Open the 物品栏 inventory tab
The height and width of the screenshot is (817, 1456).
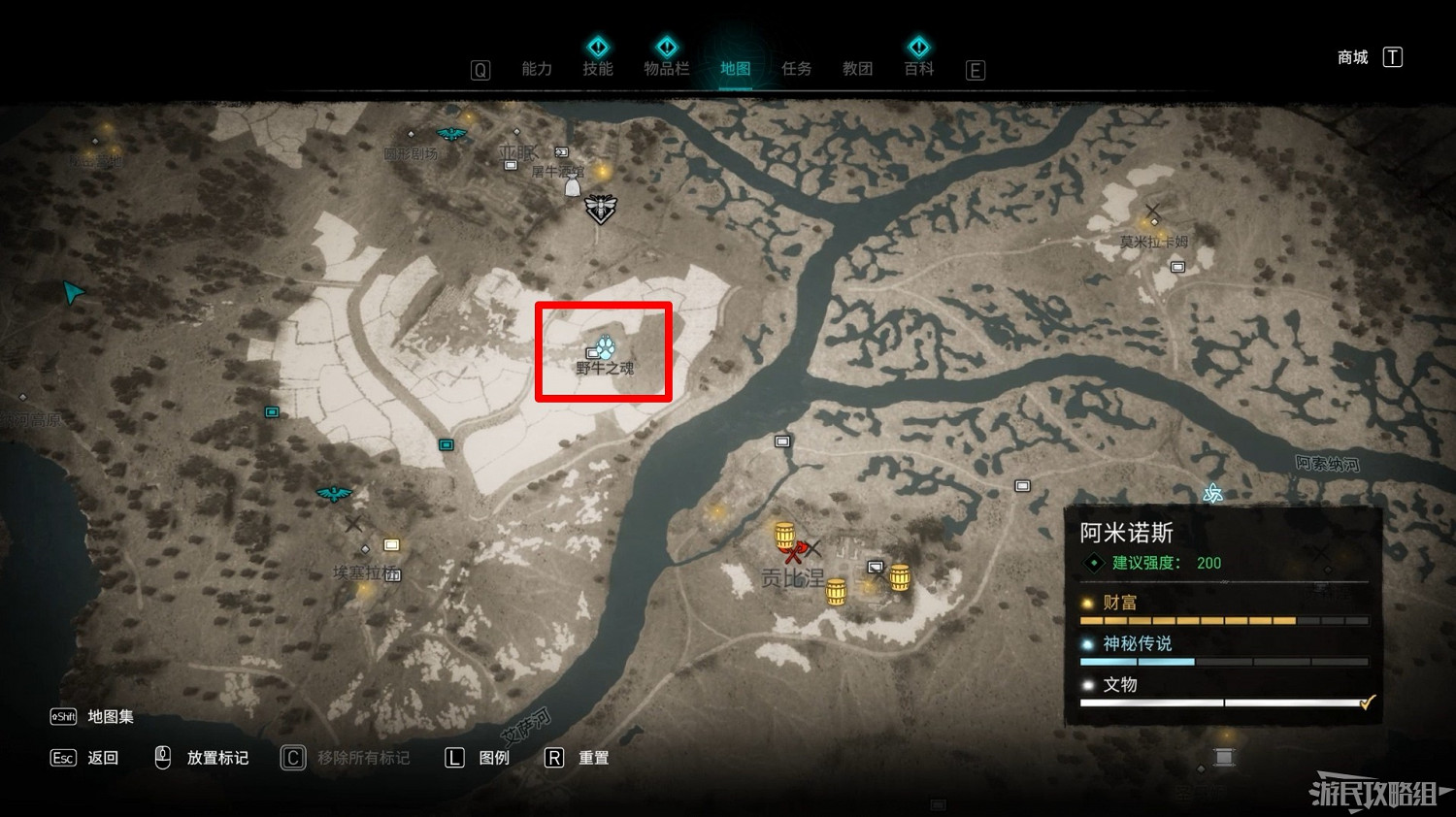point(667,68)
